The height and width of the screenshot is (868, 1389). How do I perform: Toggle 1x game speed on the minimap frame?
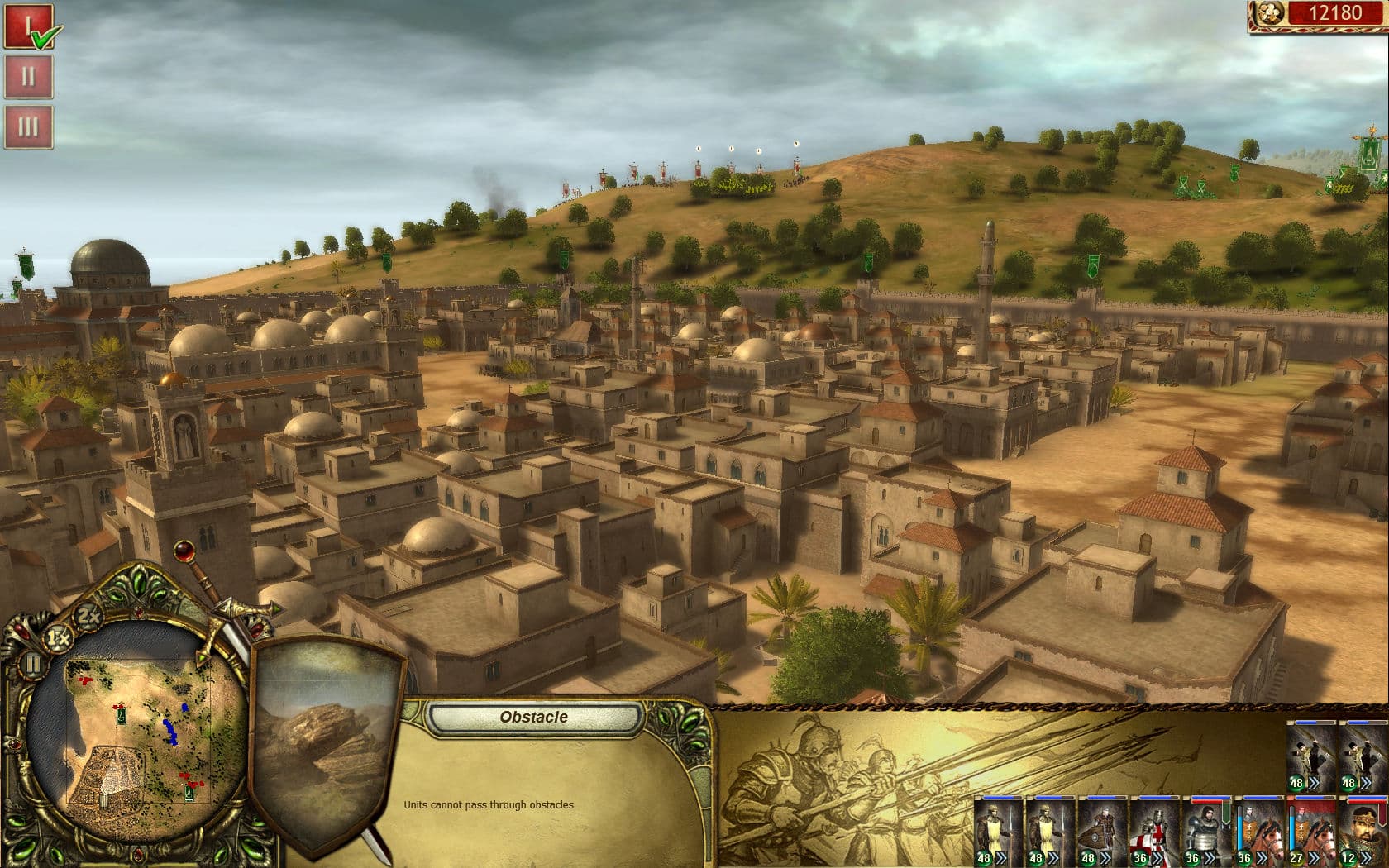(57, 637)
